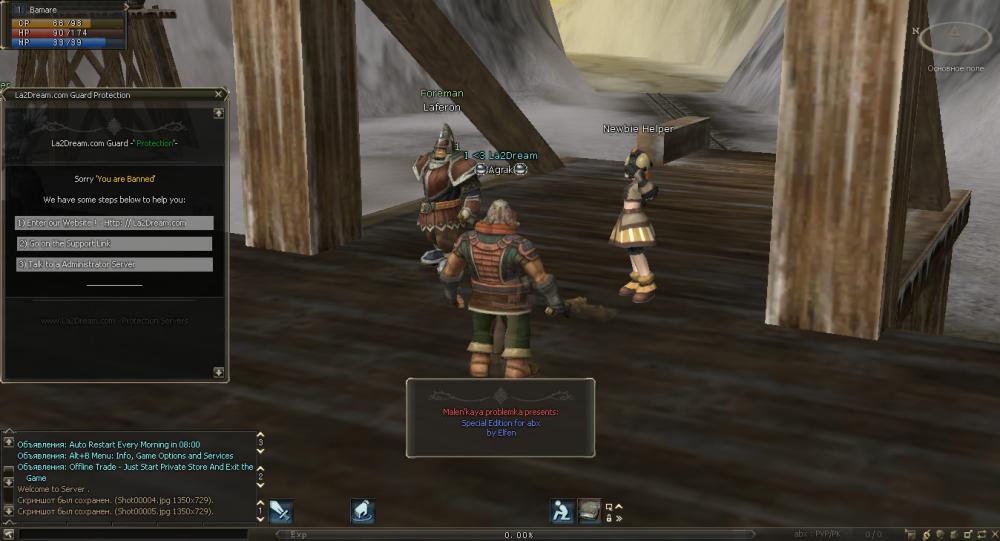1000x541 pixels.
Task: Pick 'Talk to a Administrator Server' option
Action: [x=114, y=264]
